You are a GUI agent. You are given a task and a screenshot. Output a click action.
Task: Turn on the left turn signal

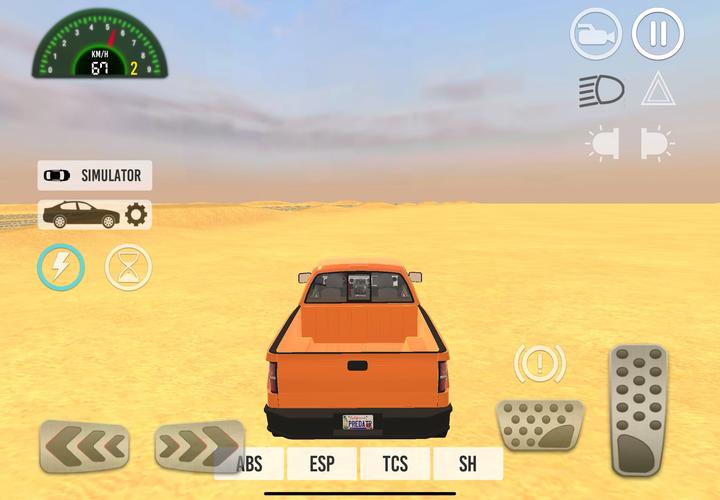click(602, 143)
